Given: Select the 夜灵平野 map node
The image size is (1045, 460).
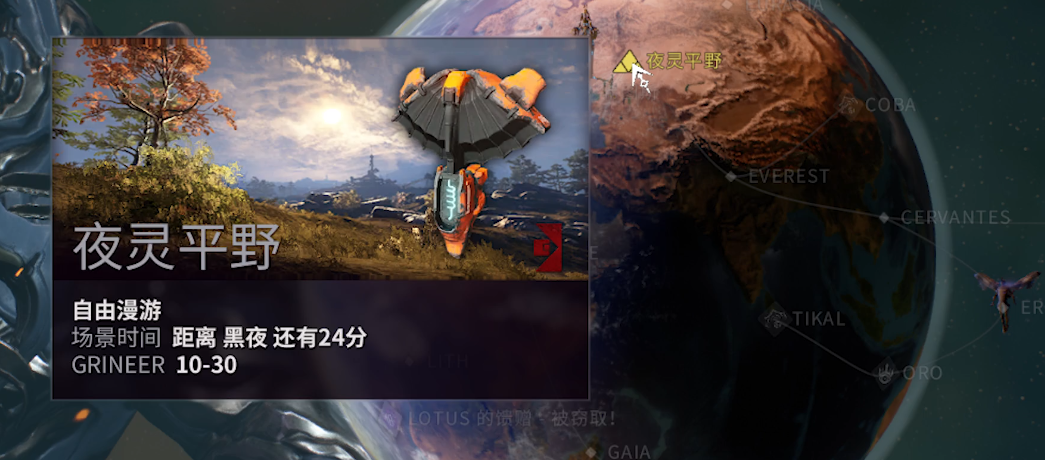Looking at the screenshot, I should [629, 62].
